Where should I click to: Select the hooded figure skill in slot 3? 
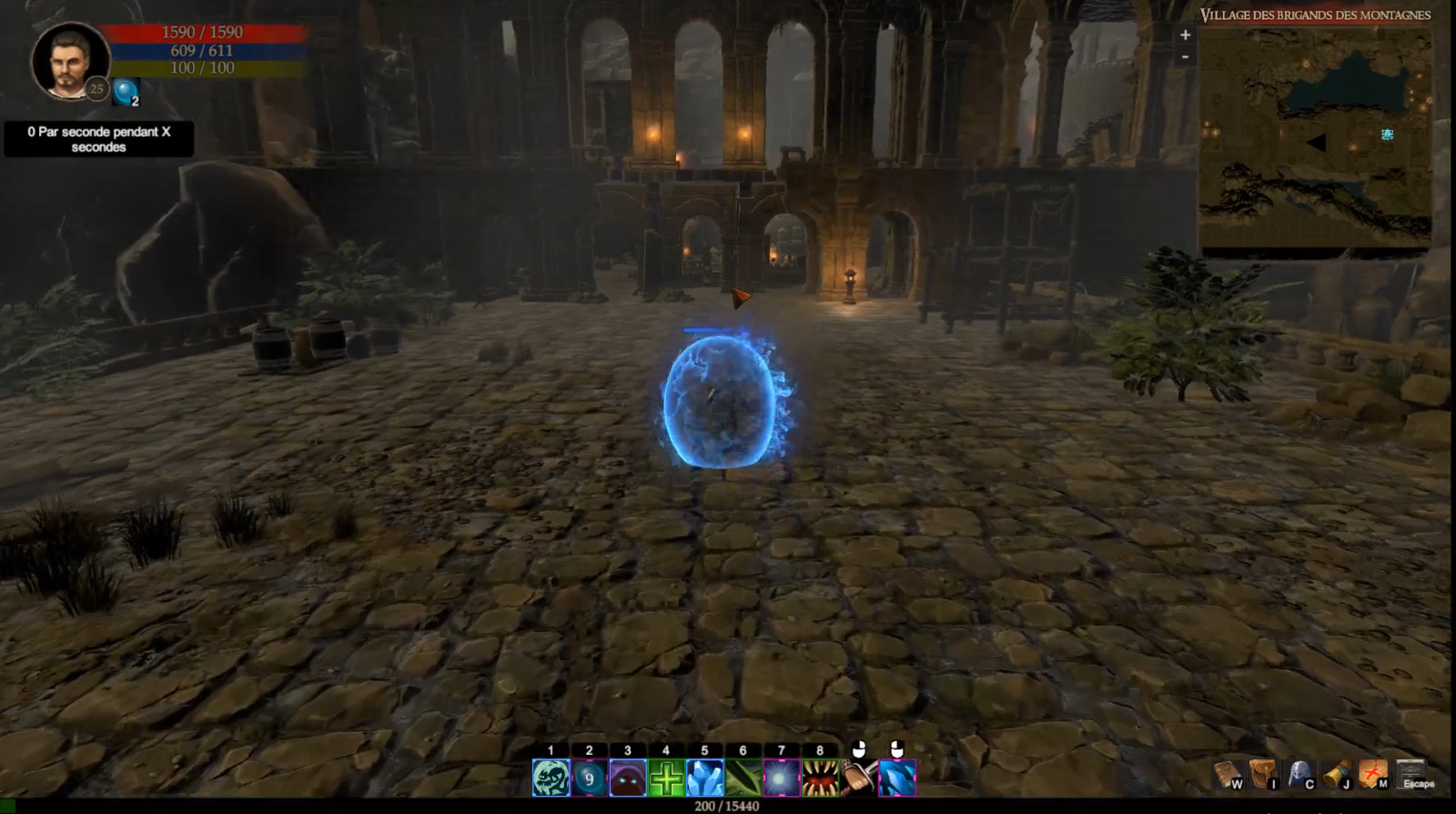(628, 779)
